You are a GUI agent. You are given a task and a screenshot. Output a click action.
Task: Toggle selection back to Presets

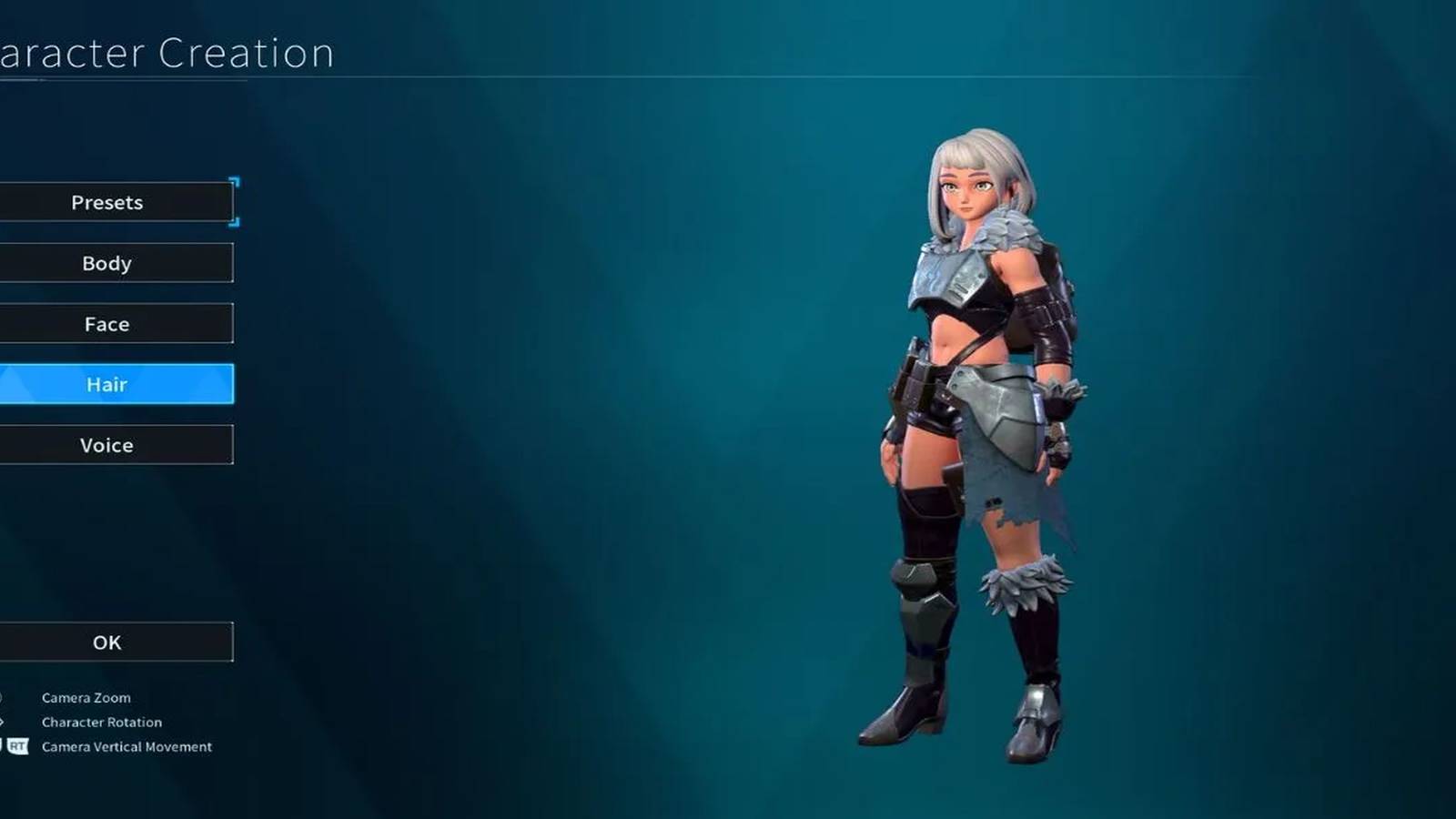(106, 202)
